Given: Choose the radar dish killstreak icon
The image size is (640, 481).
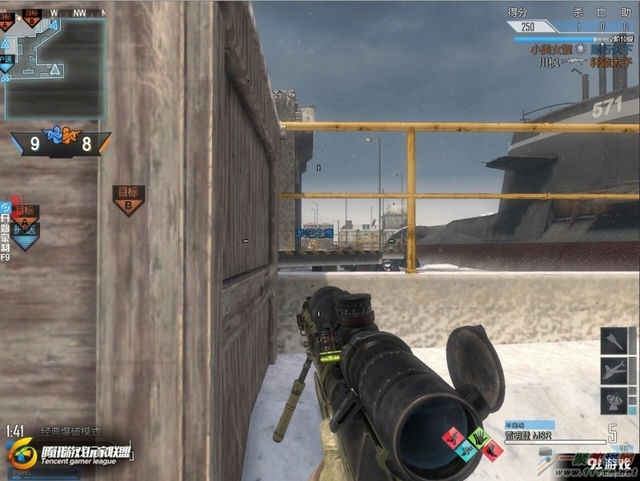Looking at the screenshot, I should (x=614, y=401).
